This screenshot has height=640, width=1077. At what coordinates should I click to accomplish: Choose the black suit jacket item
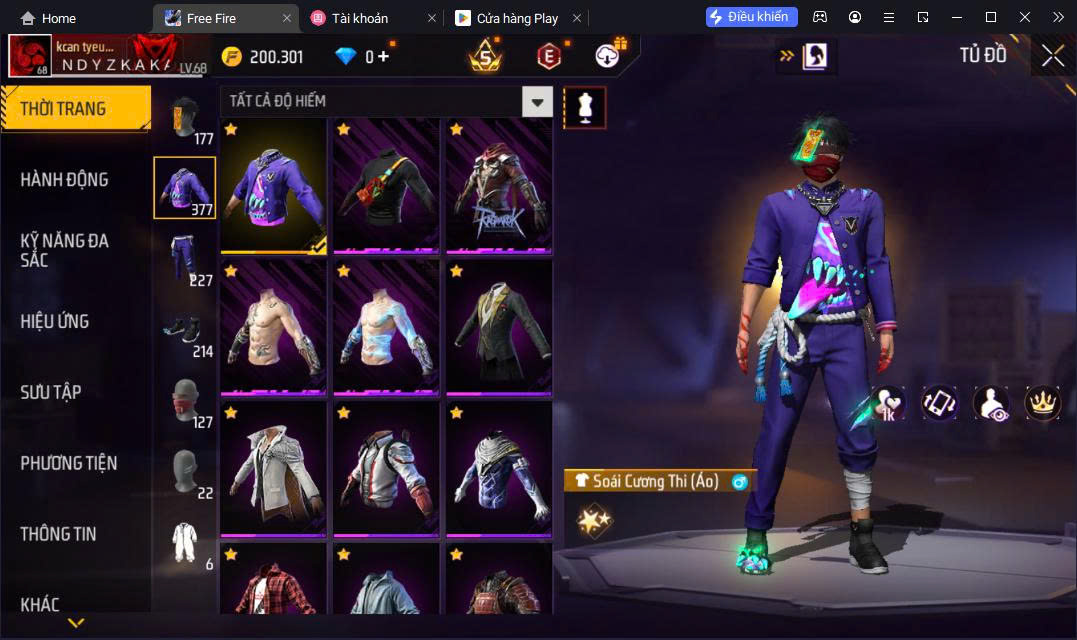[499, 327]
